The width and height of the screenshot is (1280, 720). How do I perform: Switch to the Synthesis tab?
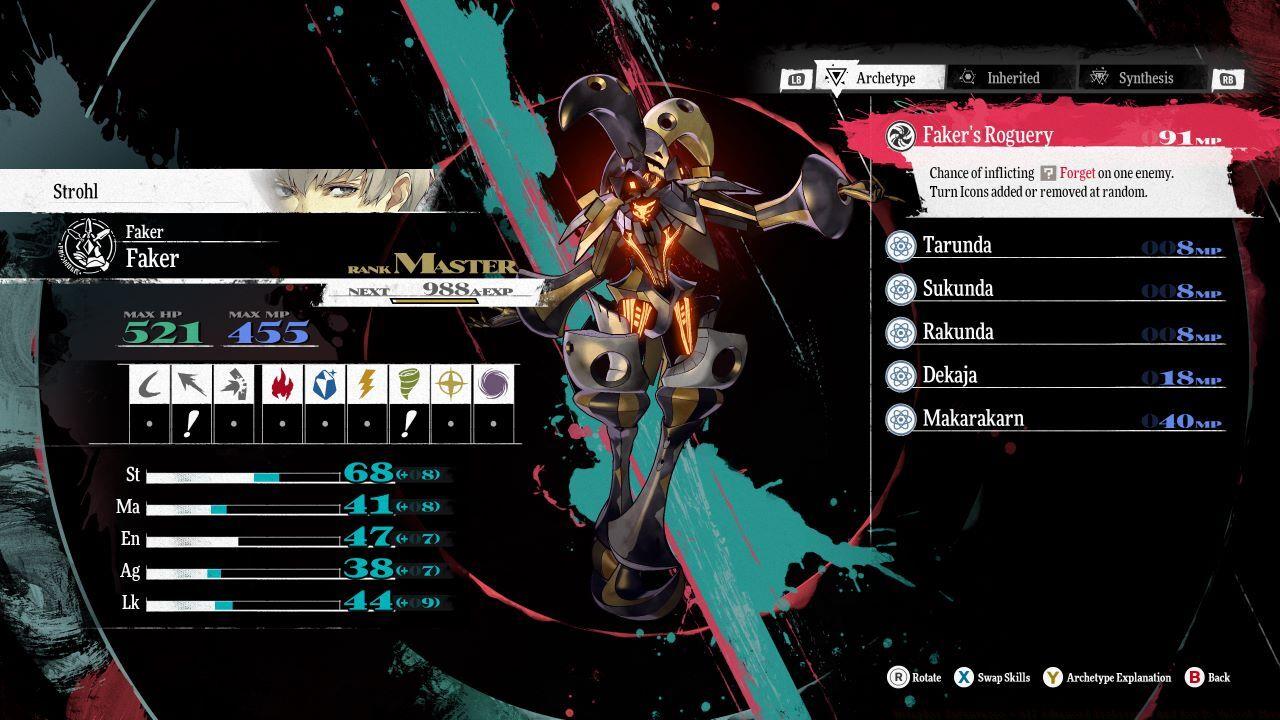coord(1144,78)
